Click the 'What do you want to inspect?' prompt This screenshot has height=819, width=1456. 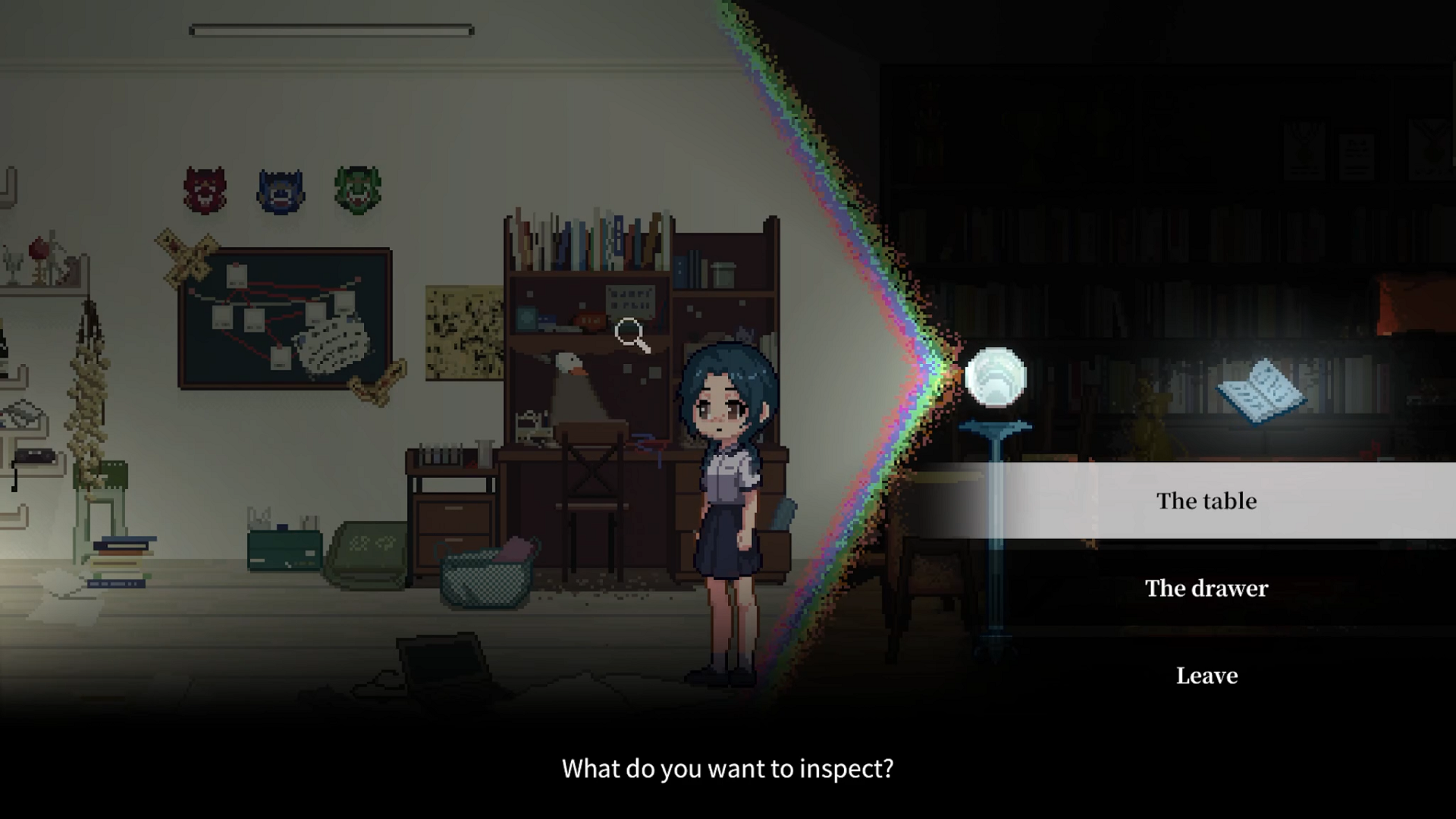tap(727, 768)
